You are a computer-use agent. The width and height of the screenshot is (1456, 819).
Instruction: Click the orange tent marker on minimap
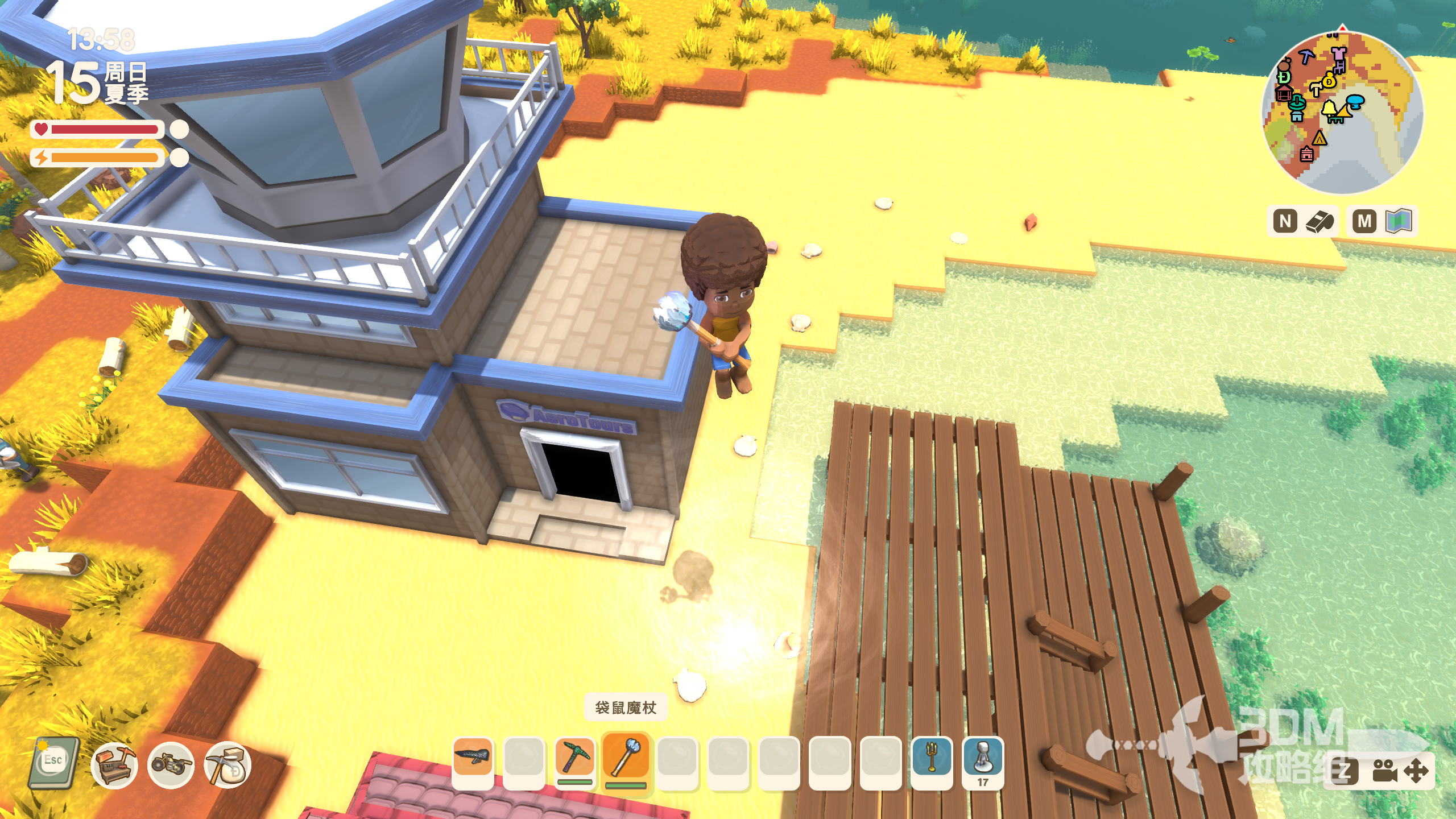pyautogui.click(x=1319, y=138)
